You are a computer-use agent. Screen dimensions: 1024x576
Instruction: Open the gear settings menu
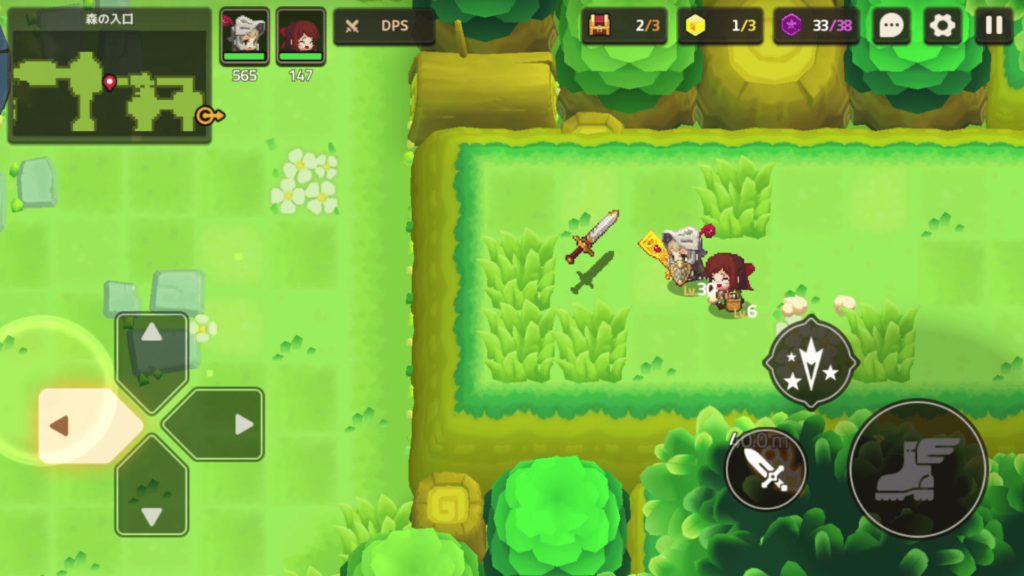click(942, 26)
